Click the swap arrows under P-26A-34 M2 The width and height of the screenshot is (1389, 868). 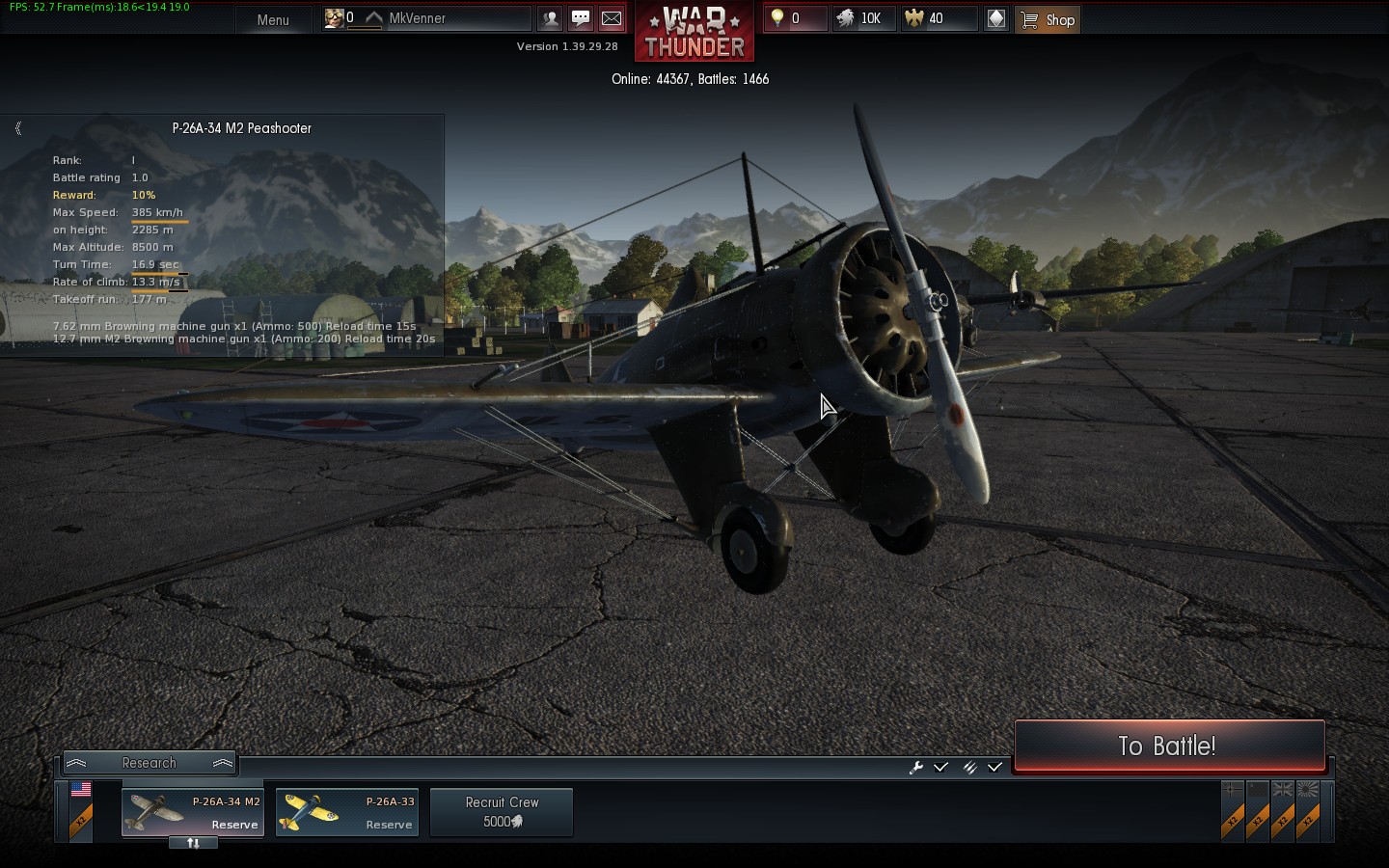193,843
